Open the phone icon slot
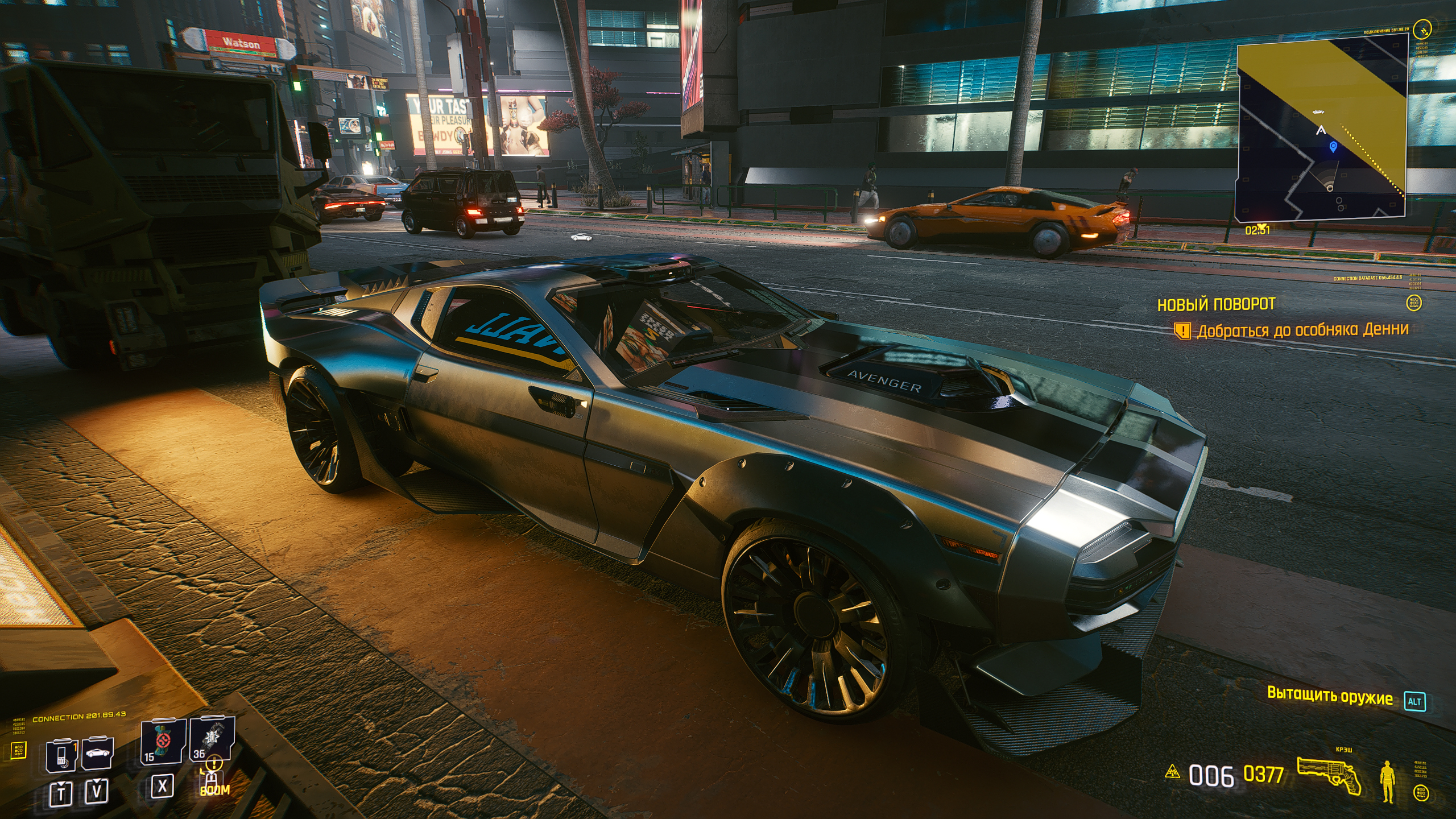 click(x=61, y=755)
